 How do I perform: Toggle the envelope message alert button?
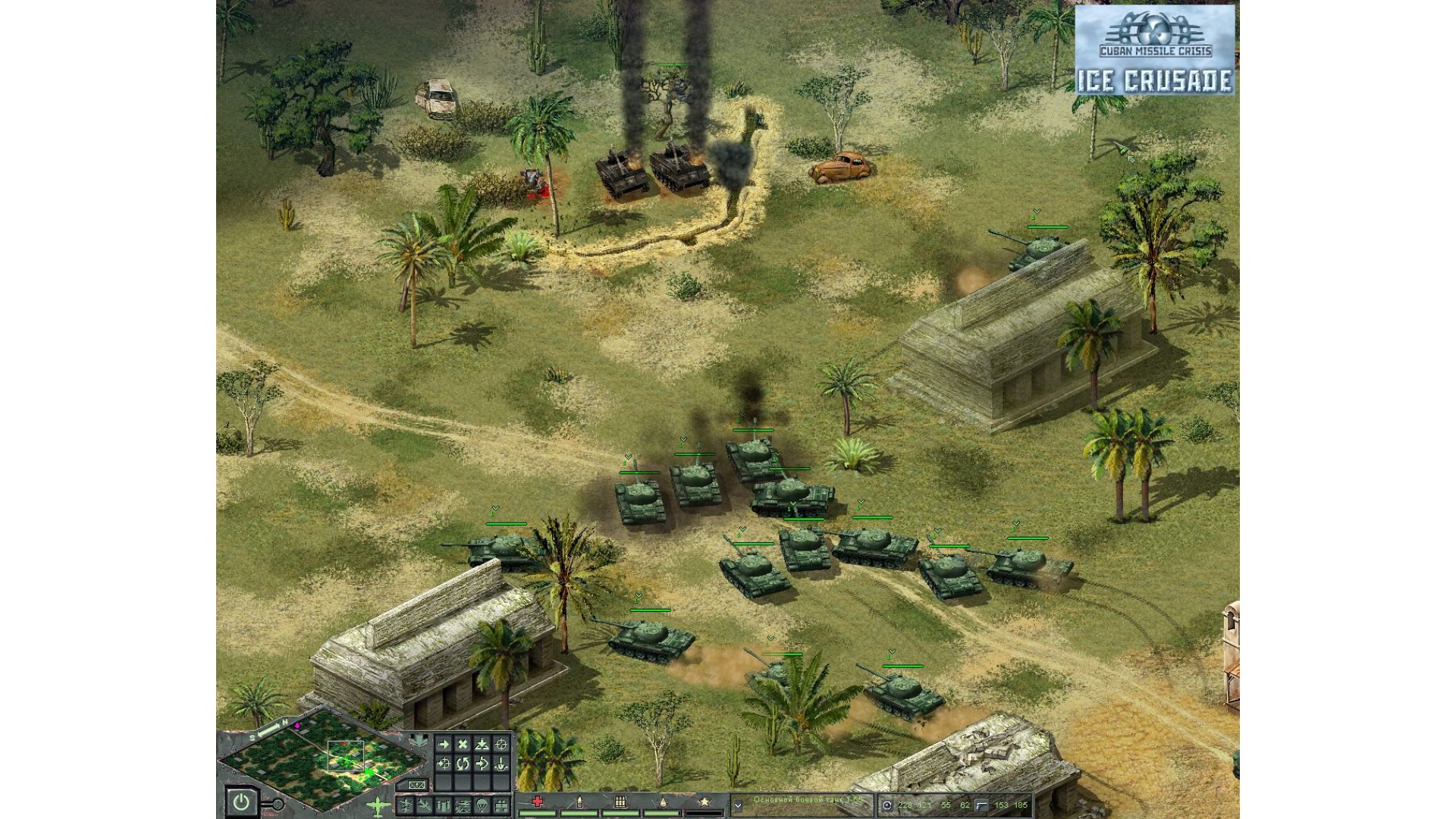416,785
